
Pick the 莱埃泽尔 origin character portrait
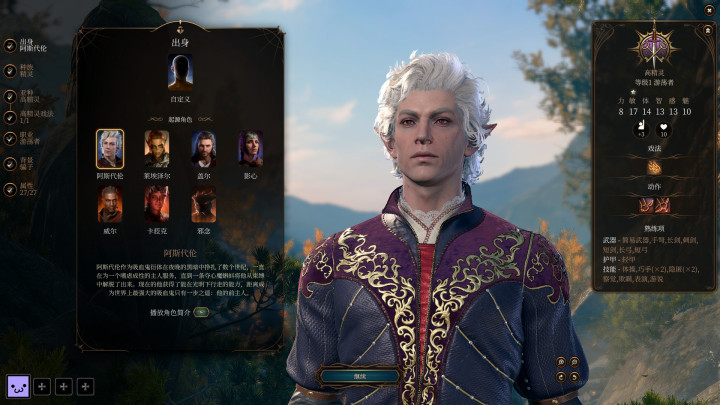point(156,148)
